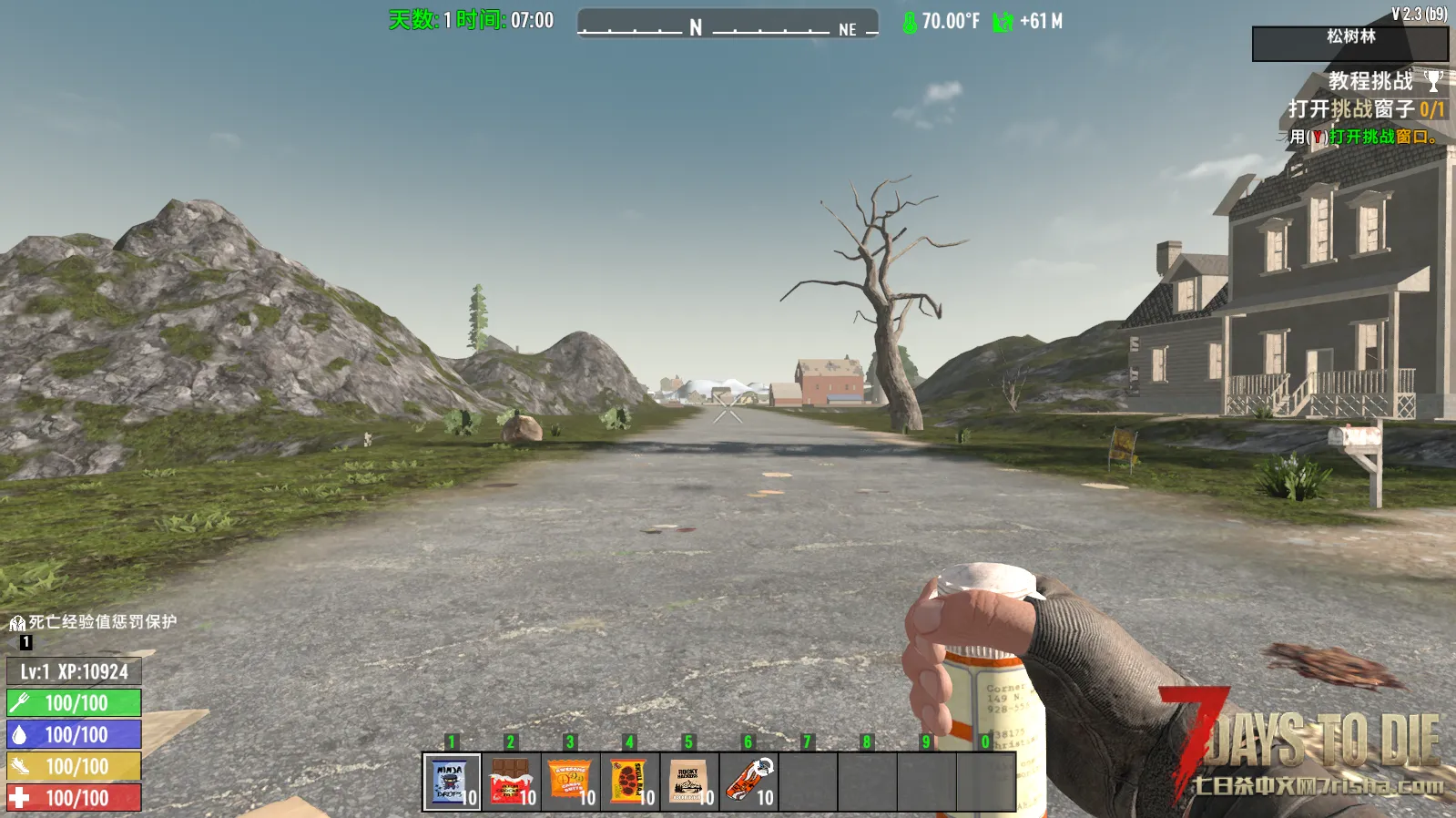The image size is (1456, 818).
Task: Select the Ninja Drops candy hotbar slot
Action: tap(452, 782)
